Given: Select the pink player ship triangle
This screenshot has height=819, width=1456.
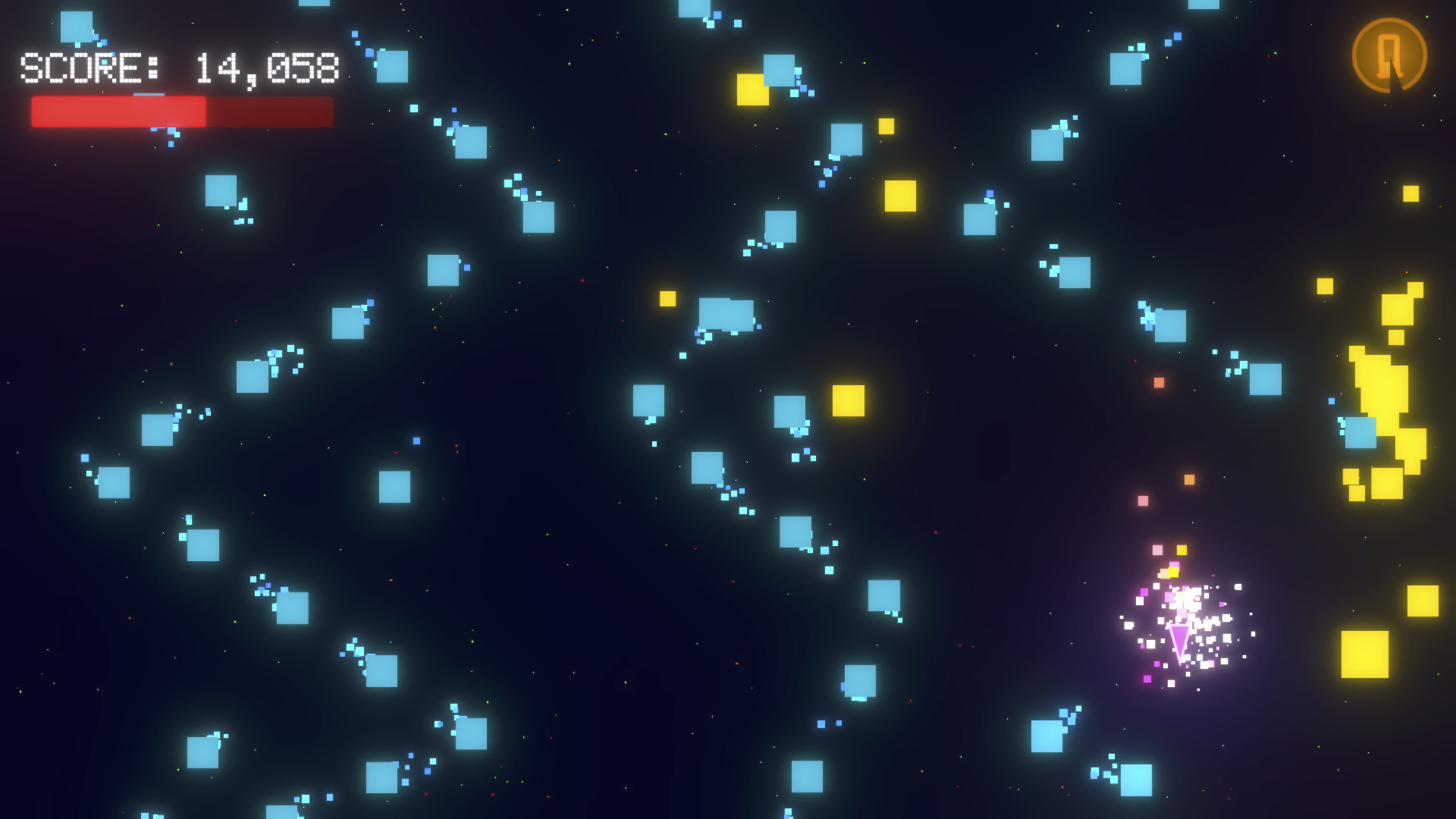Looking at the screenshot, I should coord(1178,641).
